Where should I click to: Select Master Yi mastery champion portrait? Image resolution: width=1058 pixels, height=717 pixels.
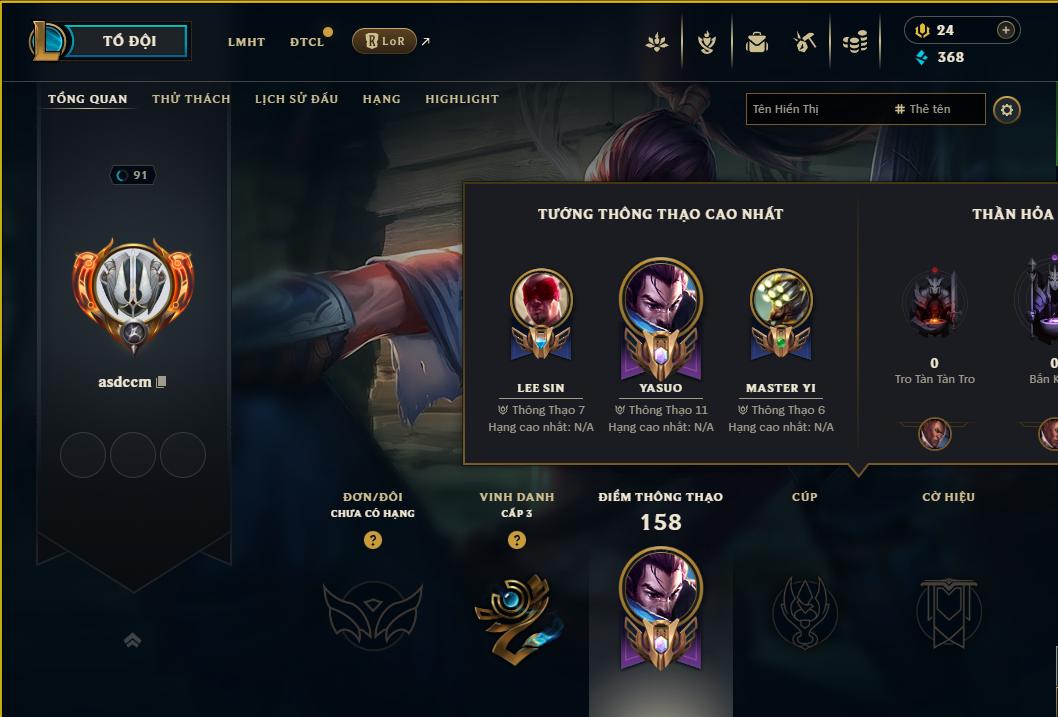coord(781,300)
